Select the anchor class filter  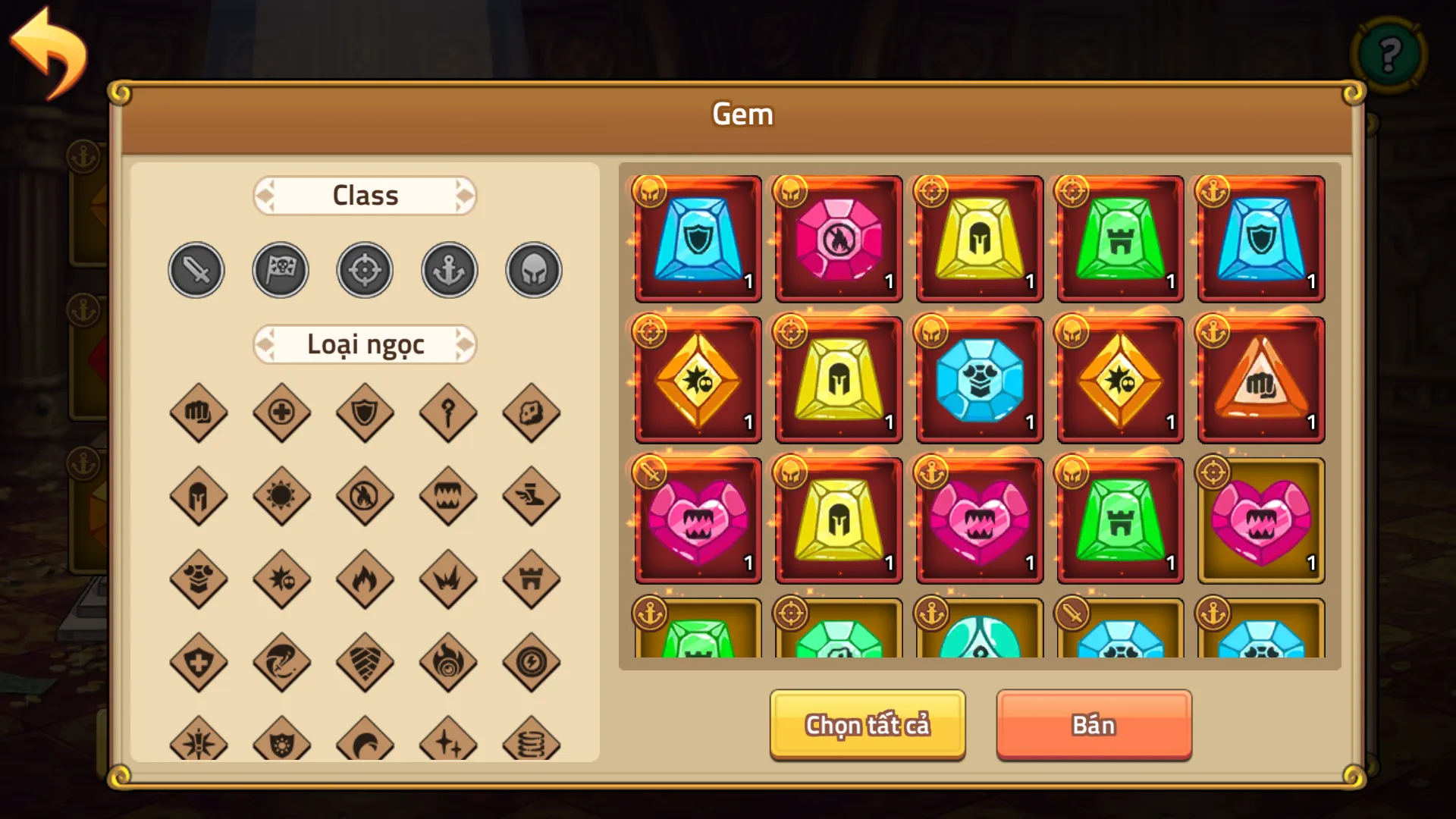click(448, 269)
